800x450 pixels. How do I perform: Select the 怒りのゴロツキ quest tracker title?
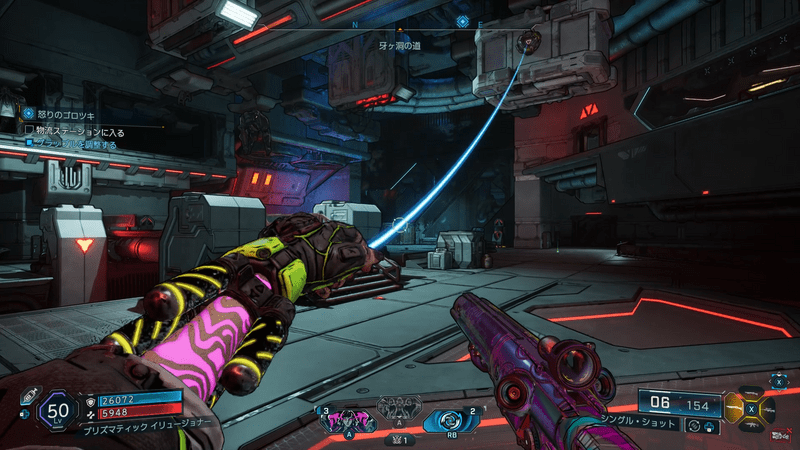click(x=66, y=113)
